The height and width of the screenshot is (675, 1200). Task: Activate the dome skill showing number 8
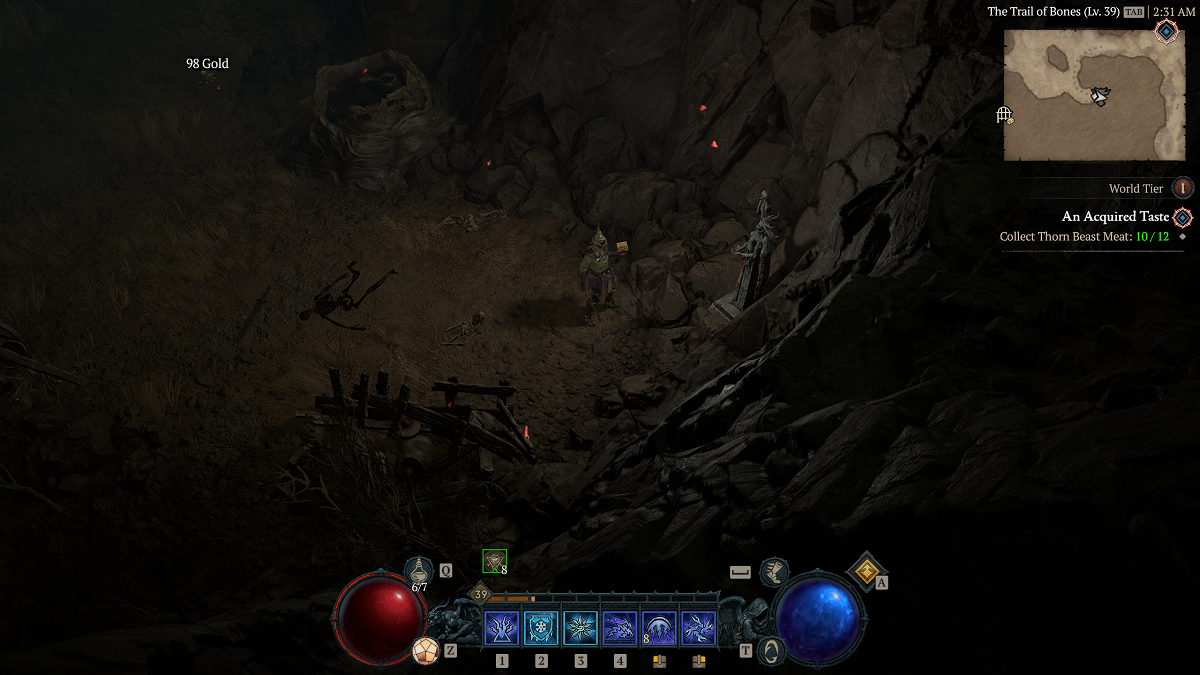pos(659,628)
